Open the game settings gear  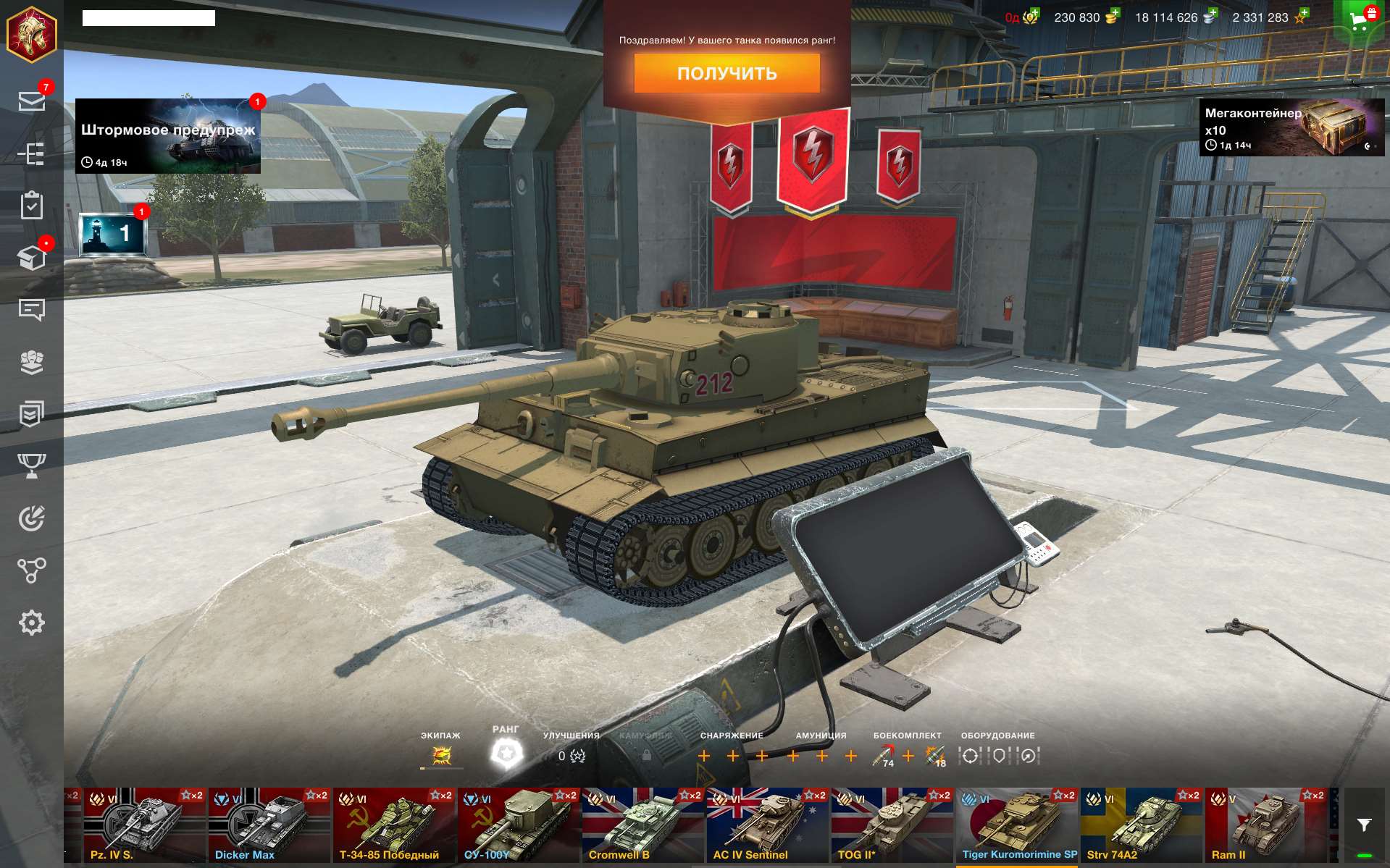33,621
